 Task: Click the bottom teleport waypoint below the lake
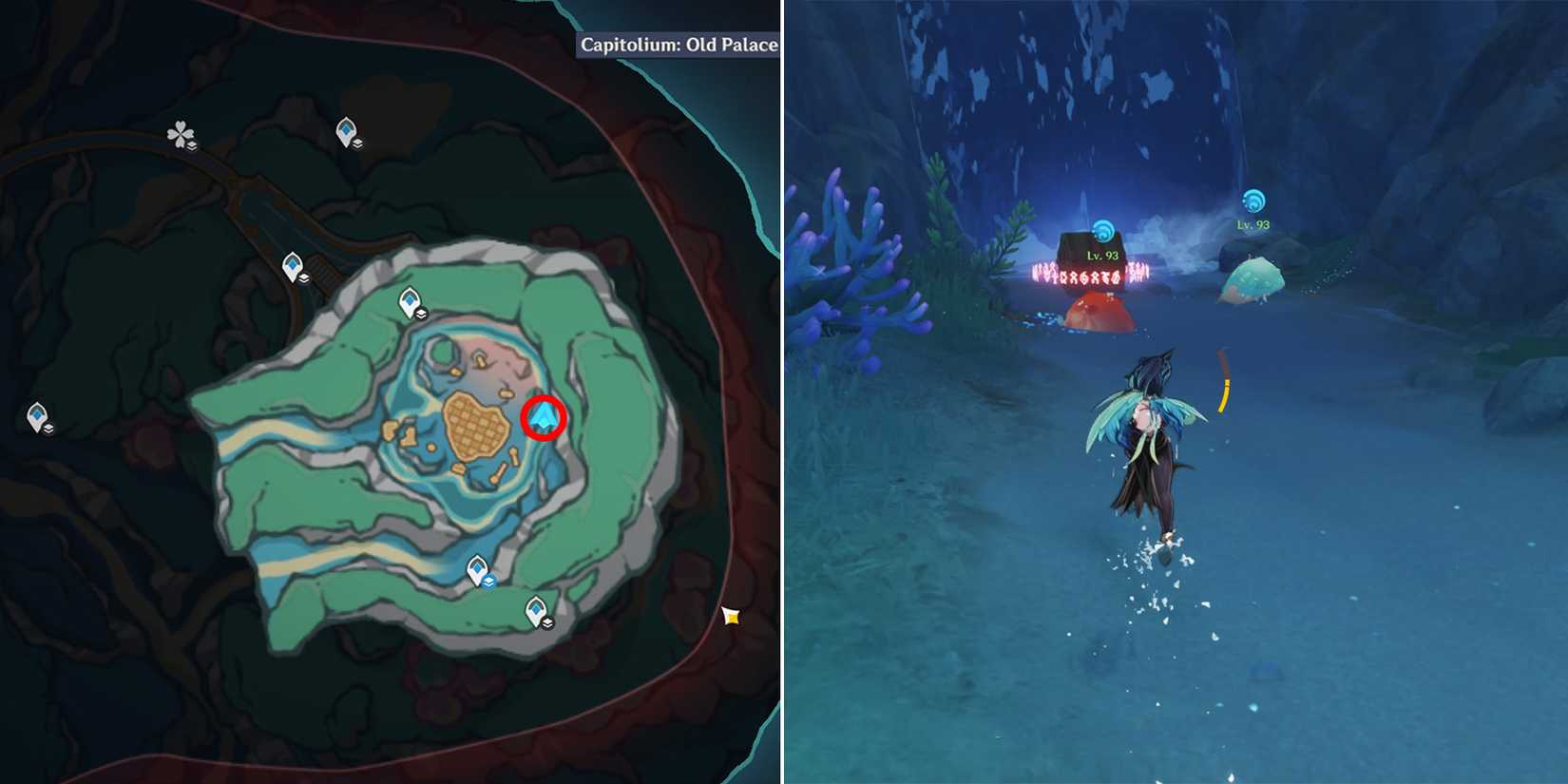tap(476, 567)
